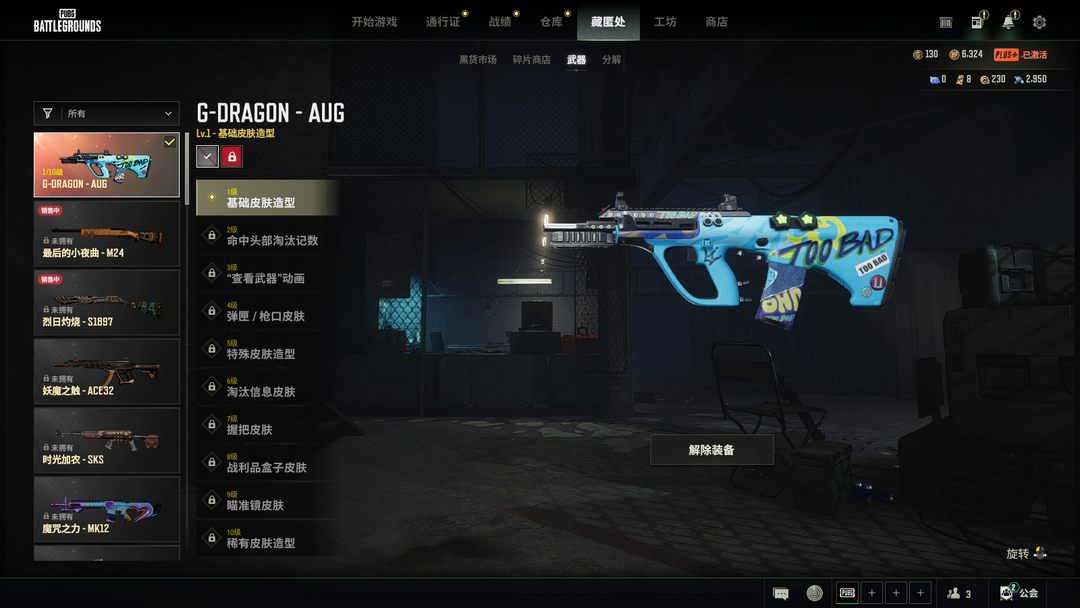Open the 战绩 tab
1080x608 pixels.
(x=500, y=22)
